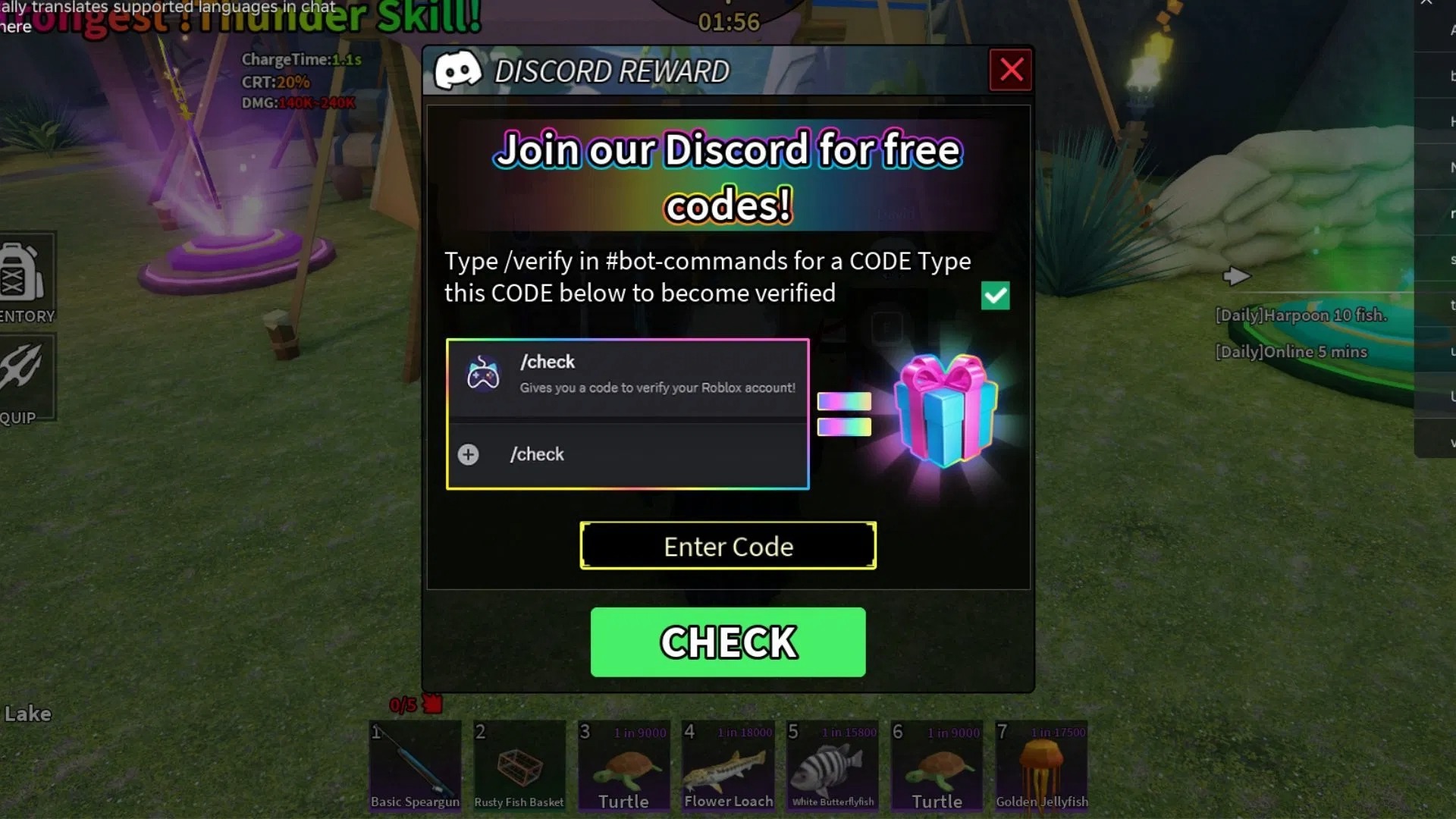This screenshot has height=819, width=1456.
Task: Close the Discord Reward dialog
Action: click(x=1011, y=70)
